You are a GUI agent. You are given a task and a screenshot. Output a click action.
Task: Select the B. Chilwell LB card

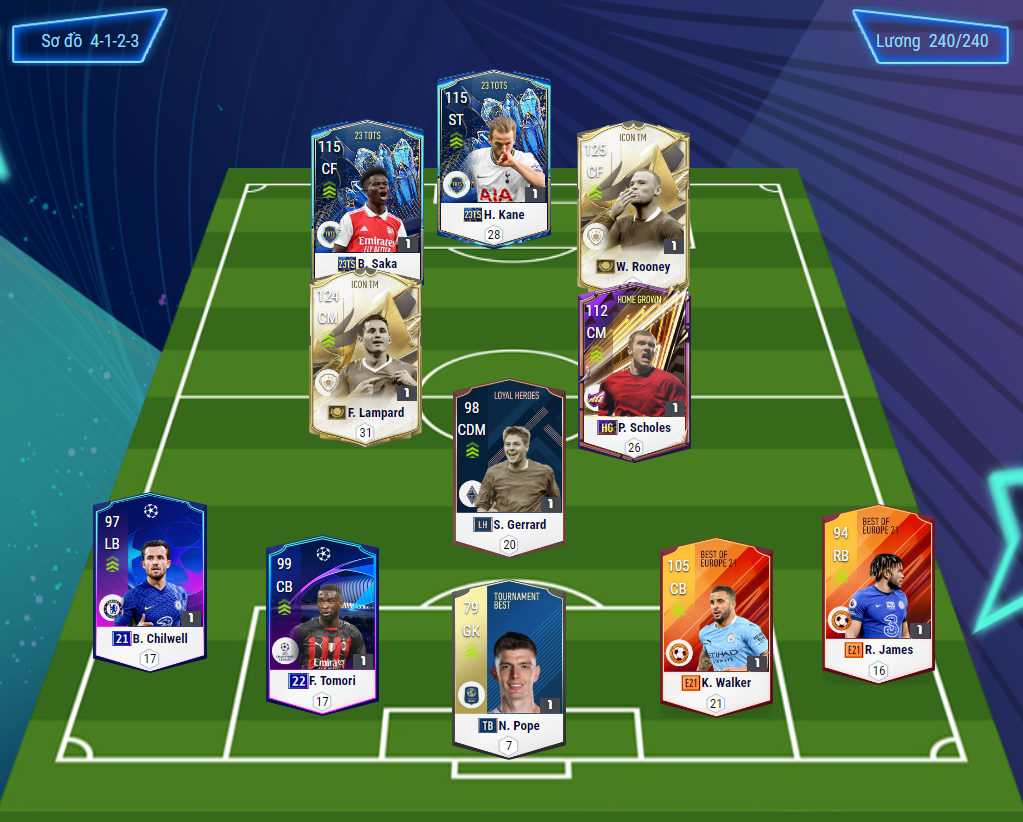point(150,580)
